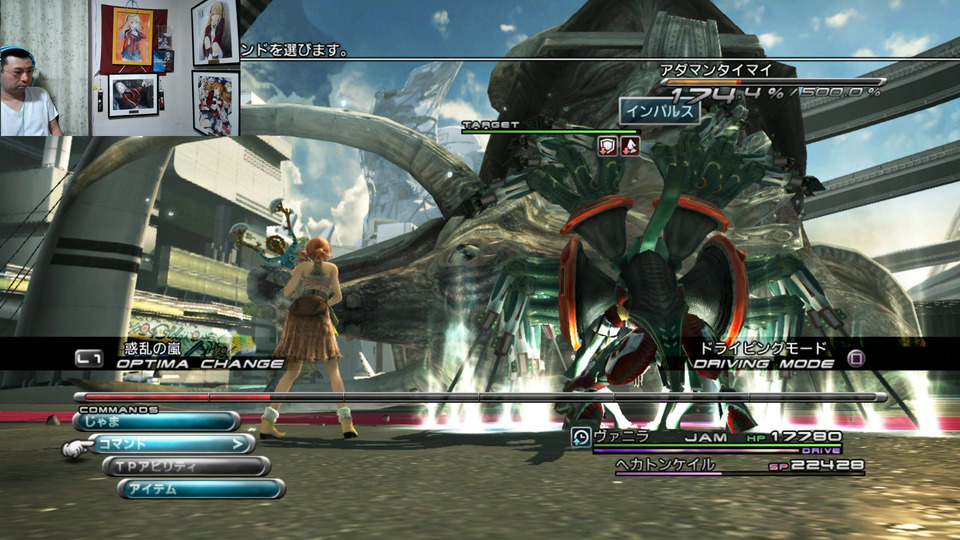
Task: Choose the TPアビリティ command
Action: (186, 466)
